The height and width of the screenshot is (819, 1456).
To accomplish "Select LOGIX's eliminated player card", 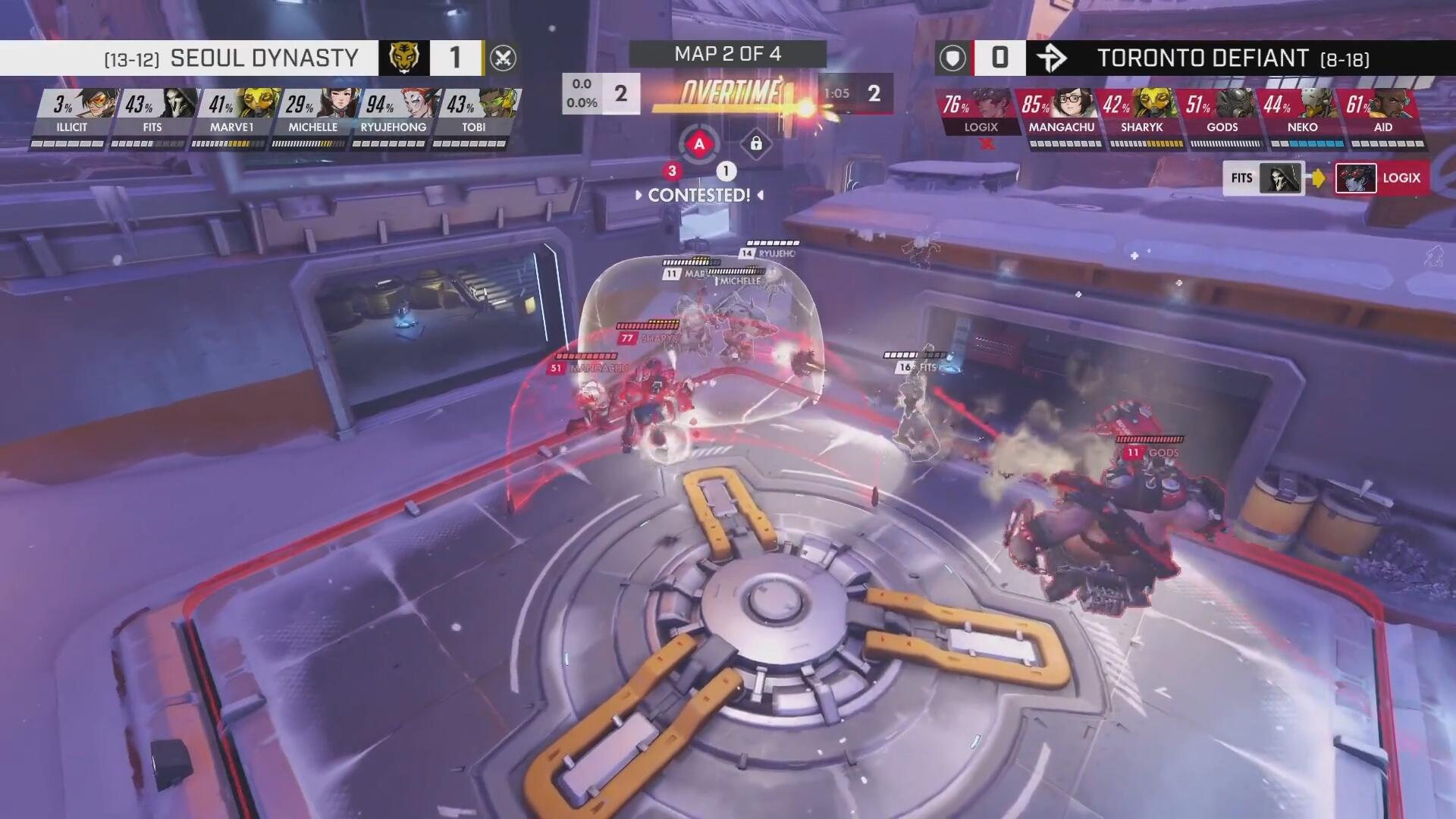I will (981, 114).
